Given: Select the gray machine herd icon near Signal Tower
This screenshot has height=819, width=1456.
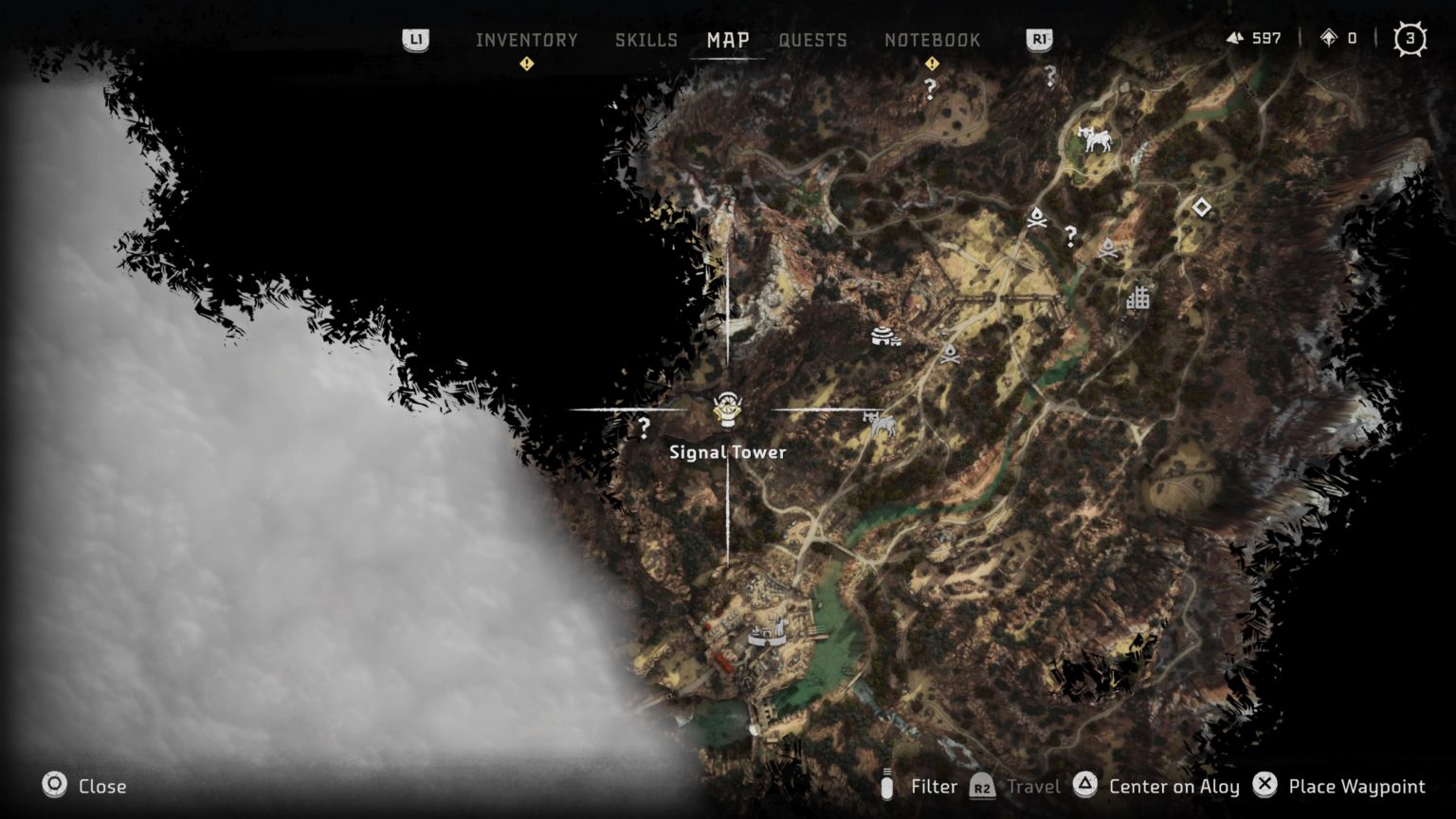Looking at the screenshot, I should (x=880, y=427).
